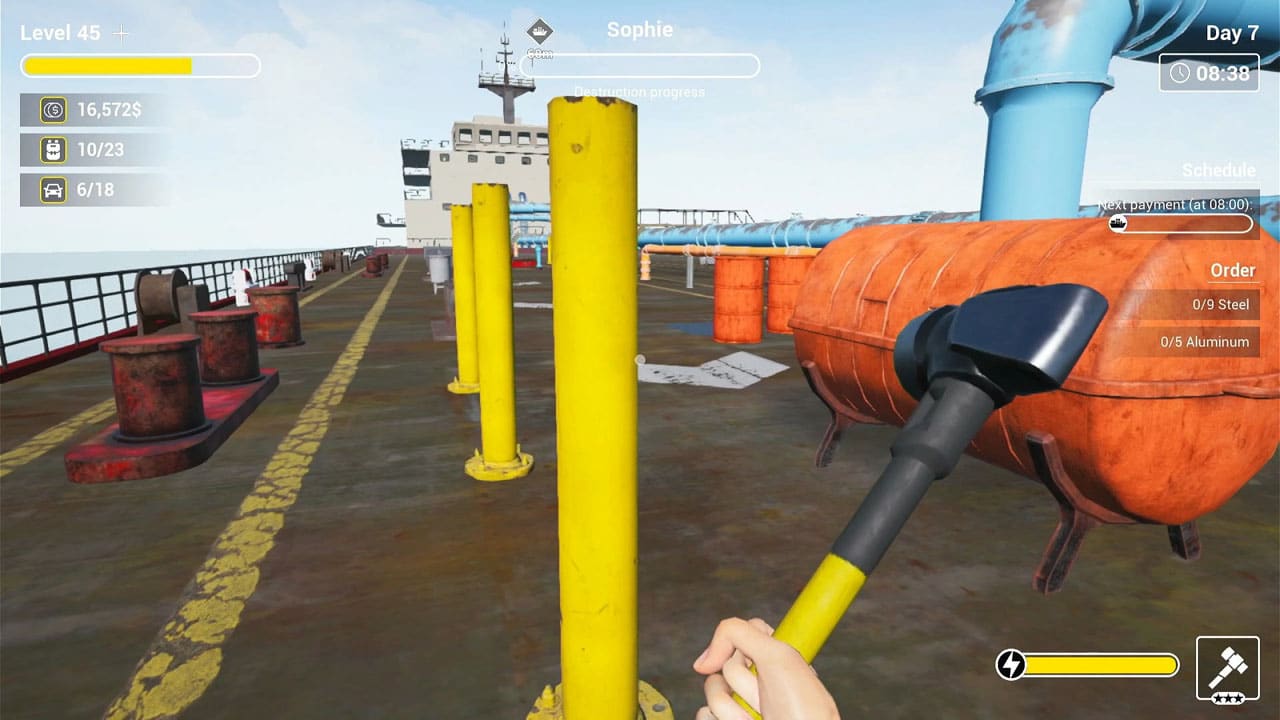Click the Sophie ship name label
The image size is (1280, 720).
pos(639,29)
